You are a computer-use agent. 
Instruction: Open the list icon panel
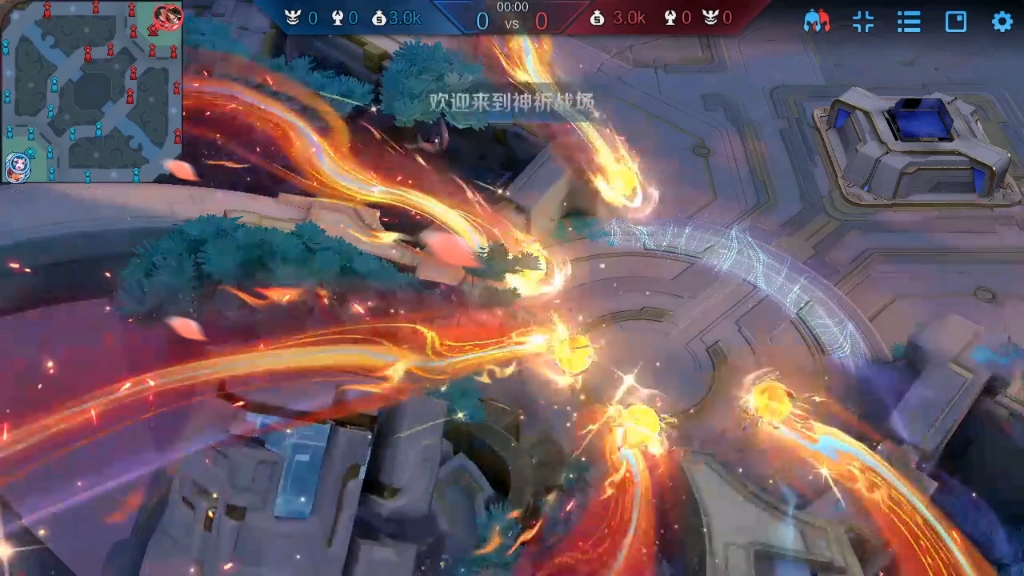click(909, 21)
